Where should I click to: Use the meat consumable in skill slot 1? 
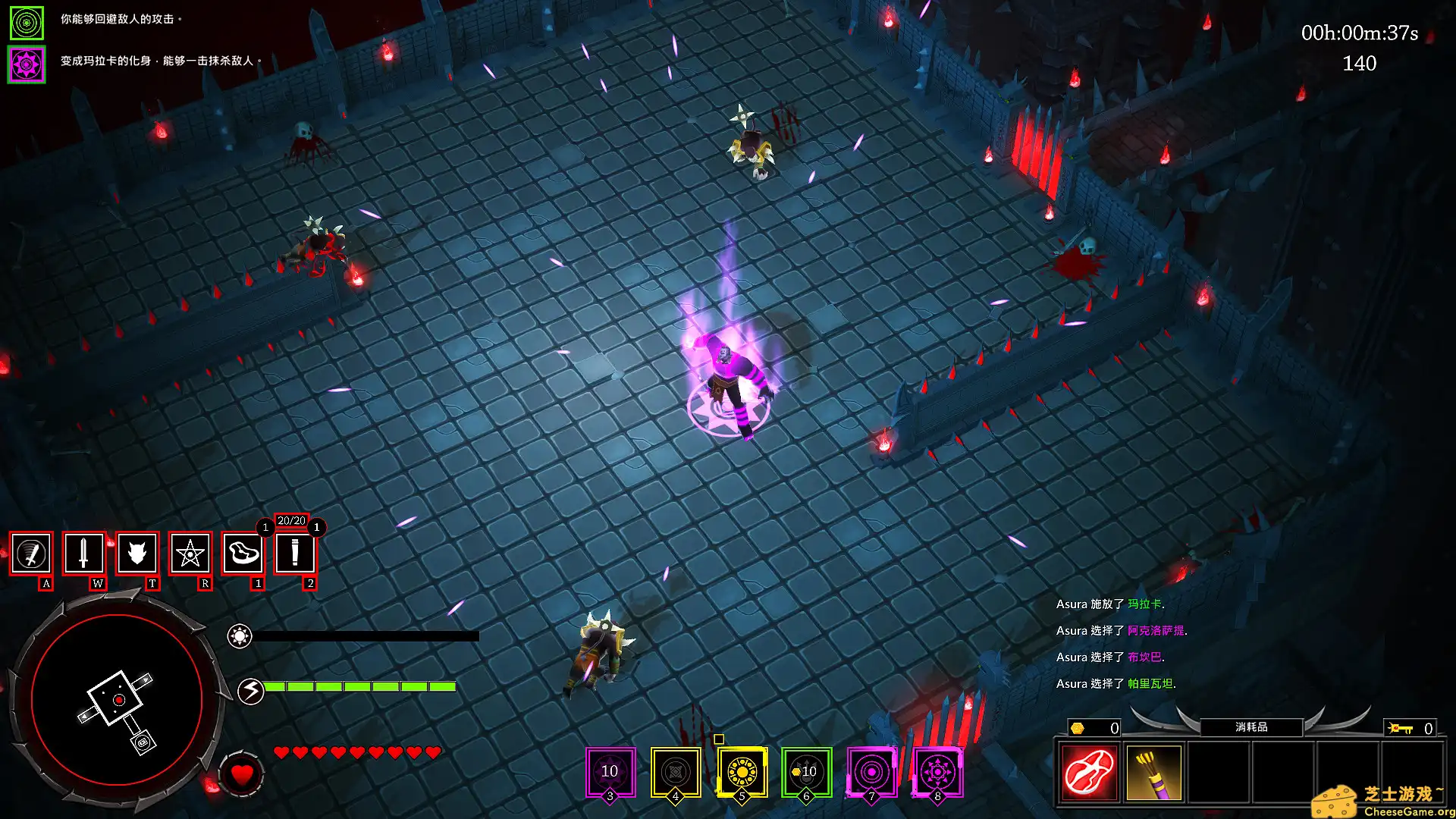pyautogui.click(x=243, y=554)
